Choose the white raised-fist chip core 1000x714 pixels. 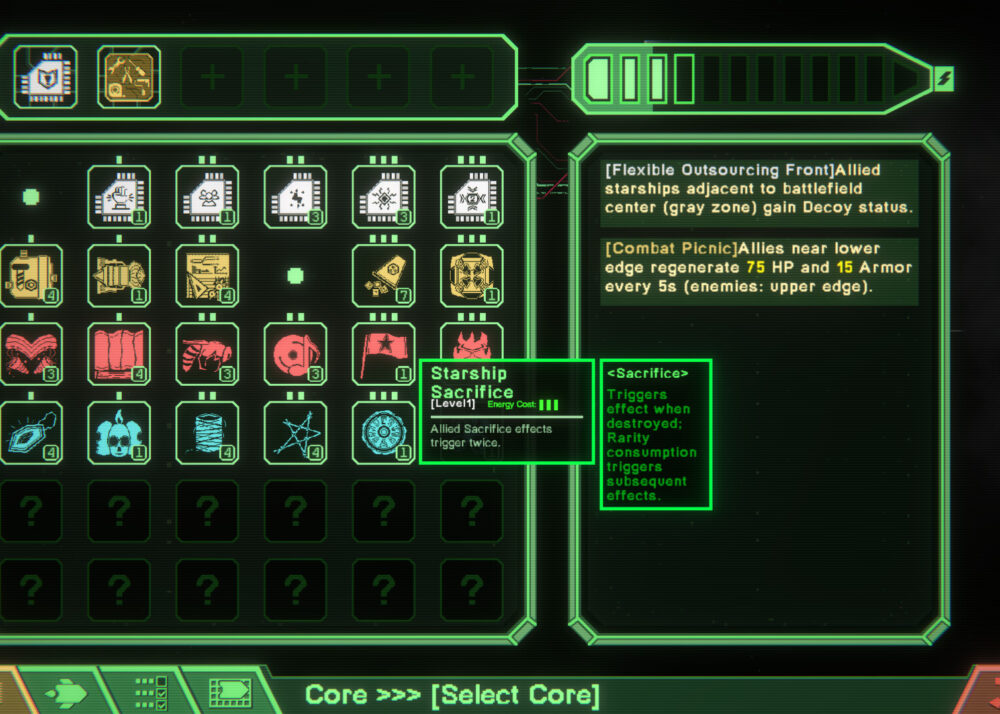[x=119, y=197]
